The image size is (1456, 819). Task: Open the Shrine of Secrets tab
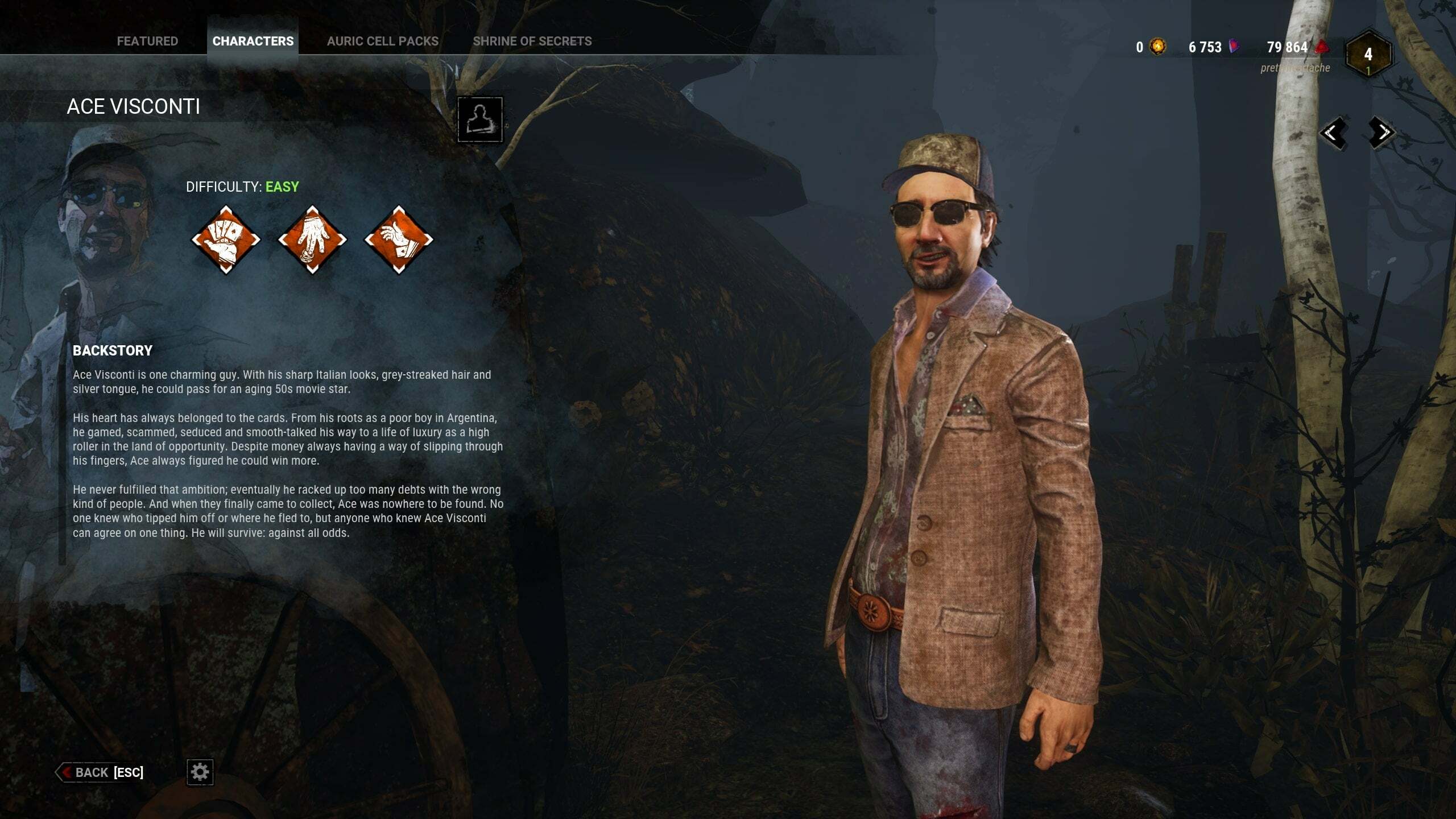click(532, 41)
